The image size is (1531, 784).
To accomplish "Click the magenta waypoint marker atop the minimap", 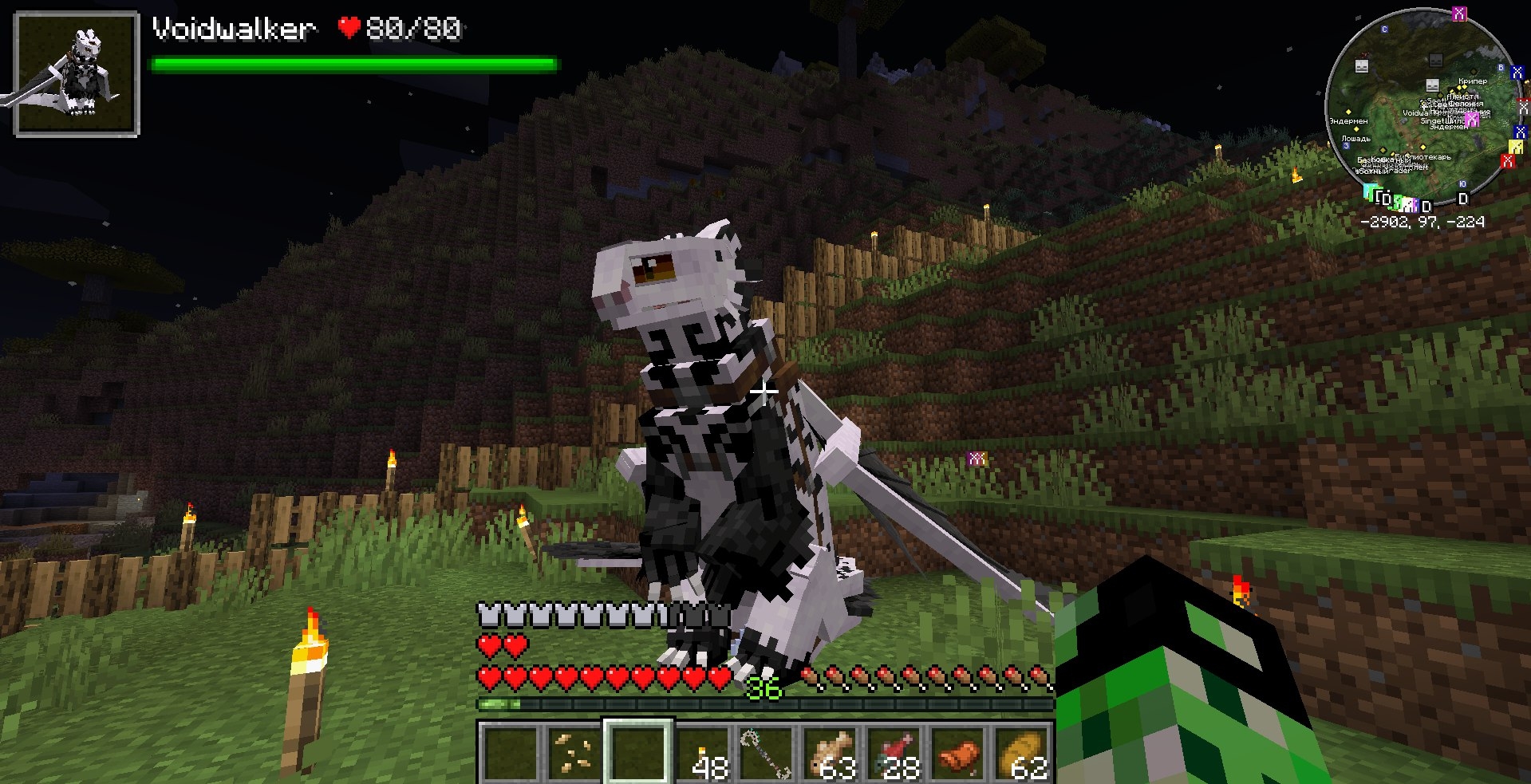I will [1459, 14].
